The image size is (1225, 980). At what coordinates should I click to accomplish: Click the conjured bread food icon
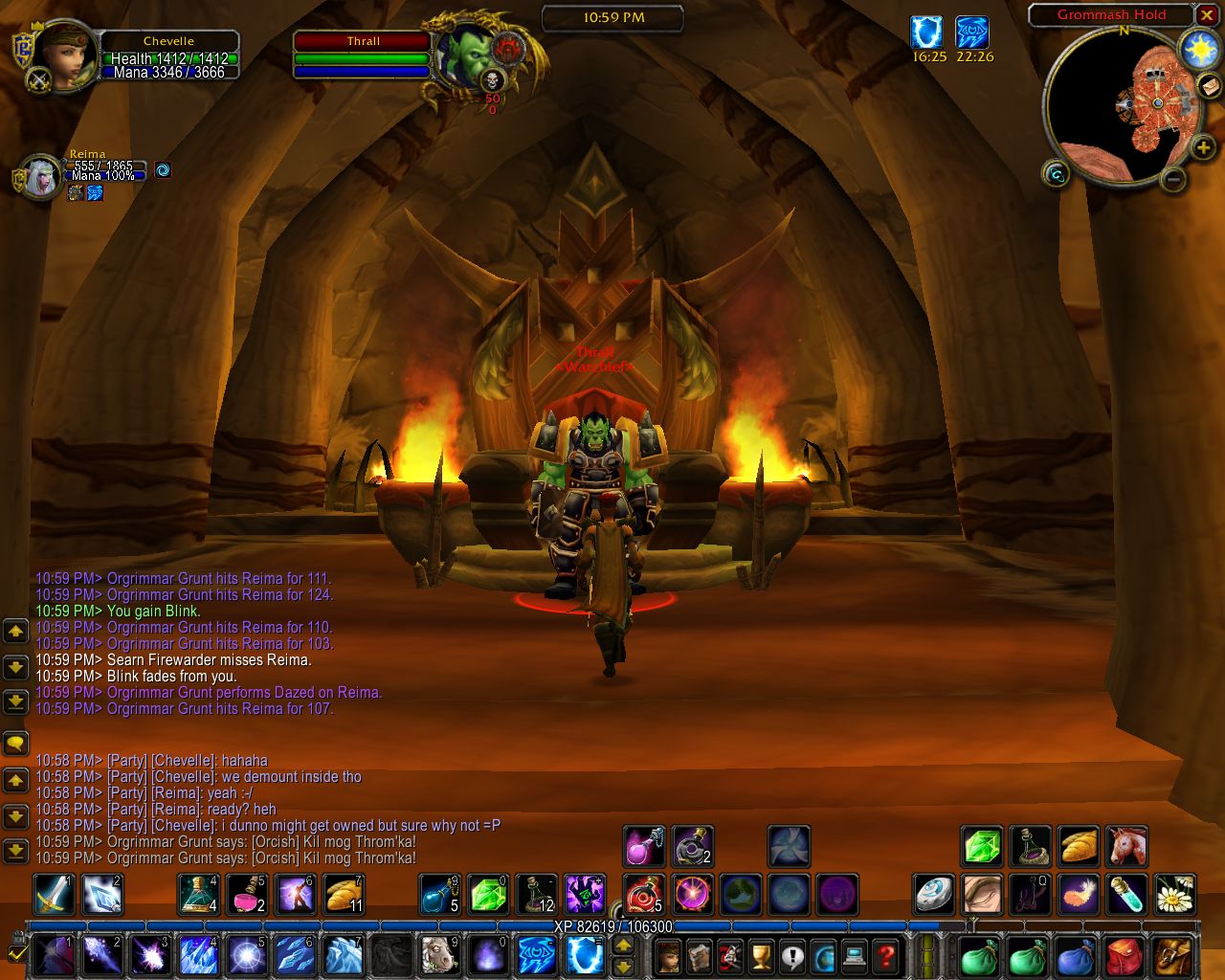click(1079, 846)
